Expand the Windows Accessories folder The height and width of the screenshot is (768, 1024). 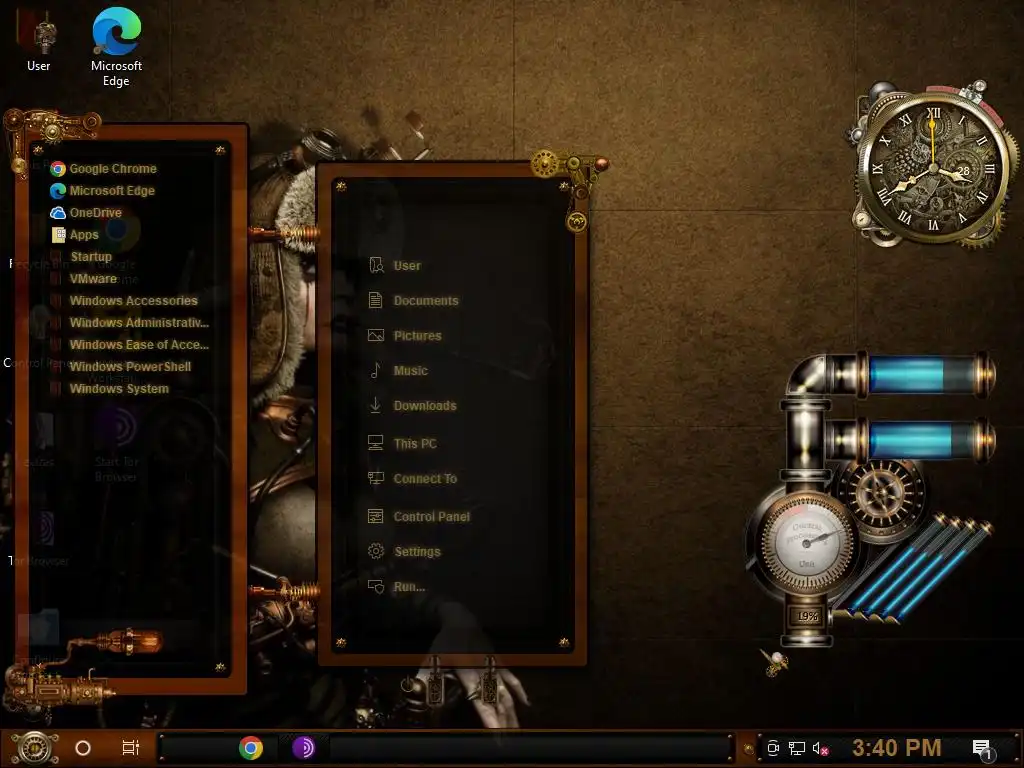click(133, 301)
